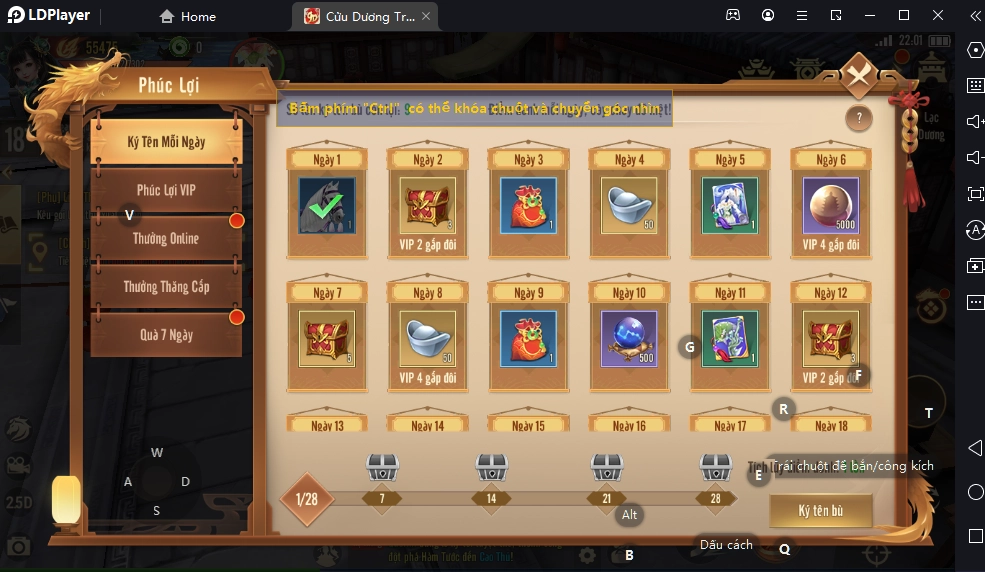Switch to the LDPlayer Home tab
Image resolution: width=985 pixels, height=572 pixels.
[188, 16]
